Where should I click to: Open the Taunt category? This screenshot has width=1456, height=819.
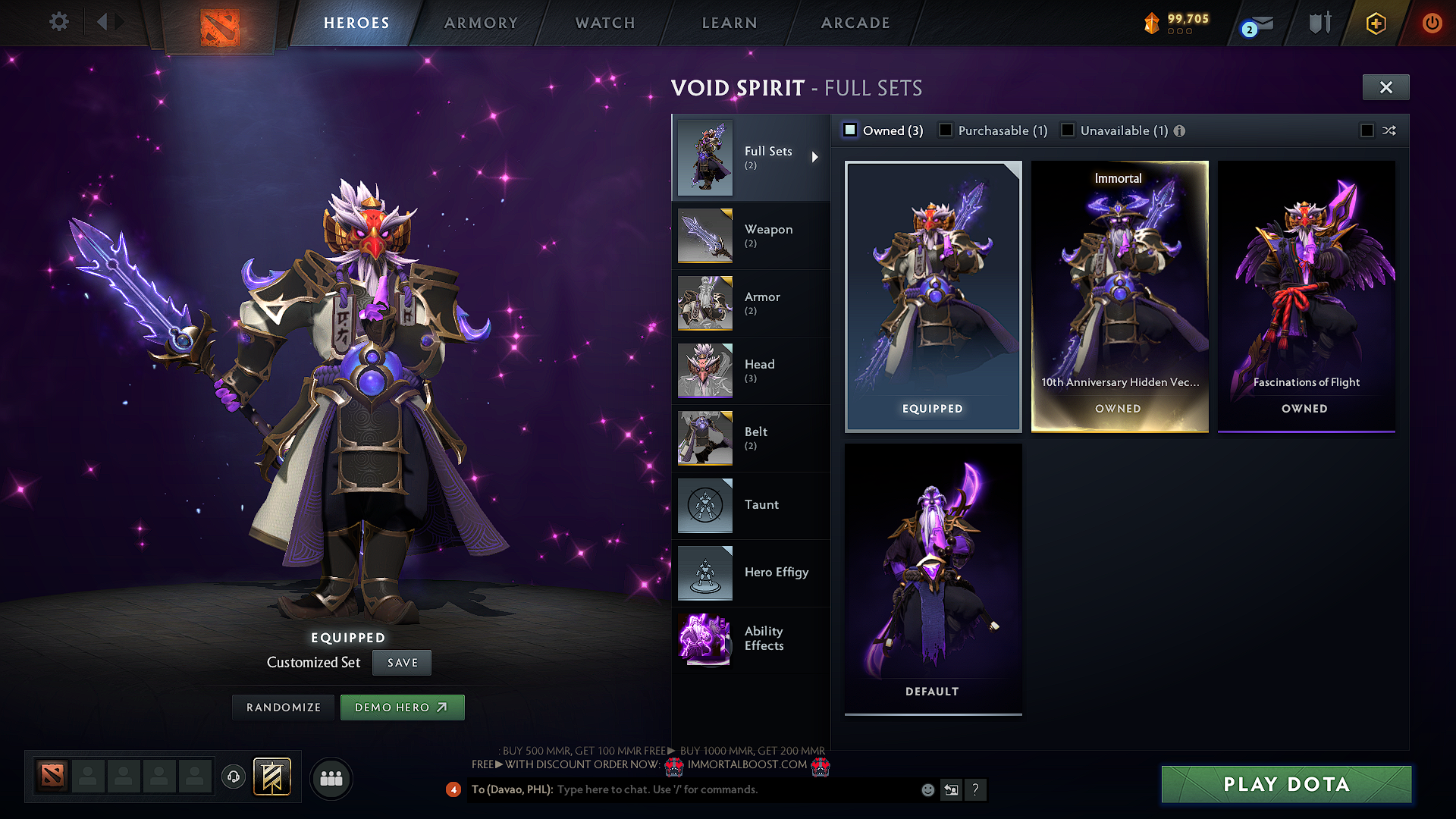tap(761, 505)
